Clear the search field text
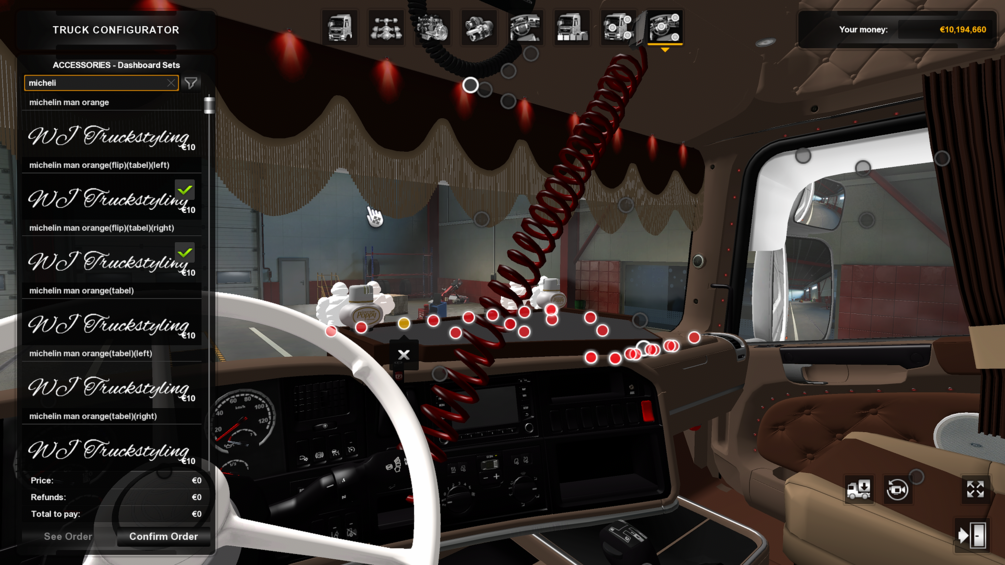 [171, 84]
